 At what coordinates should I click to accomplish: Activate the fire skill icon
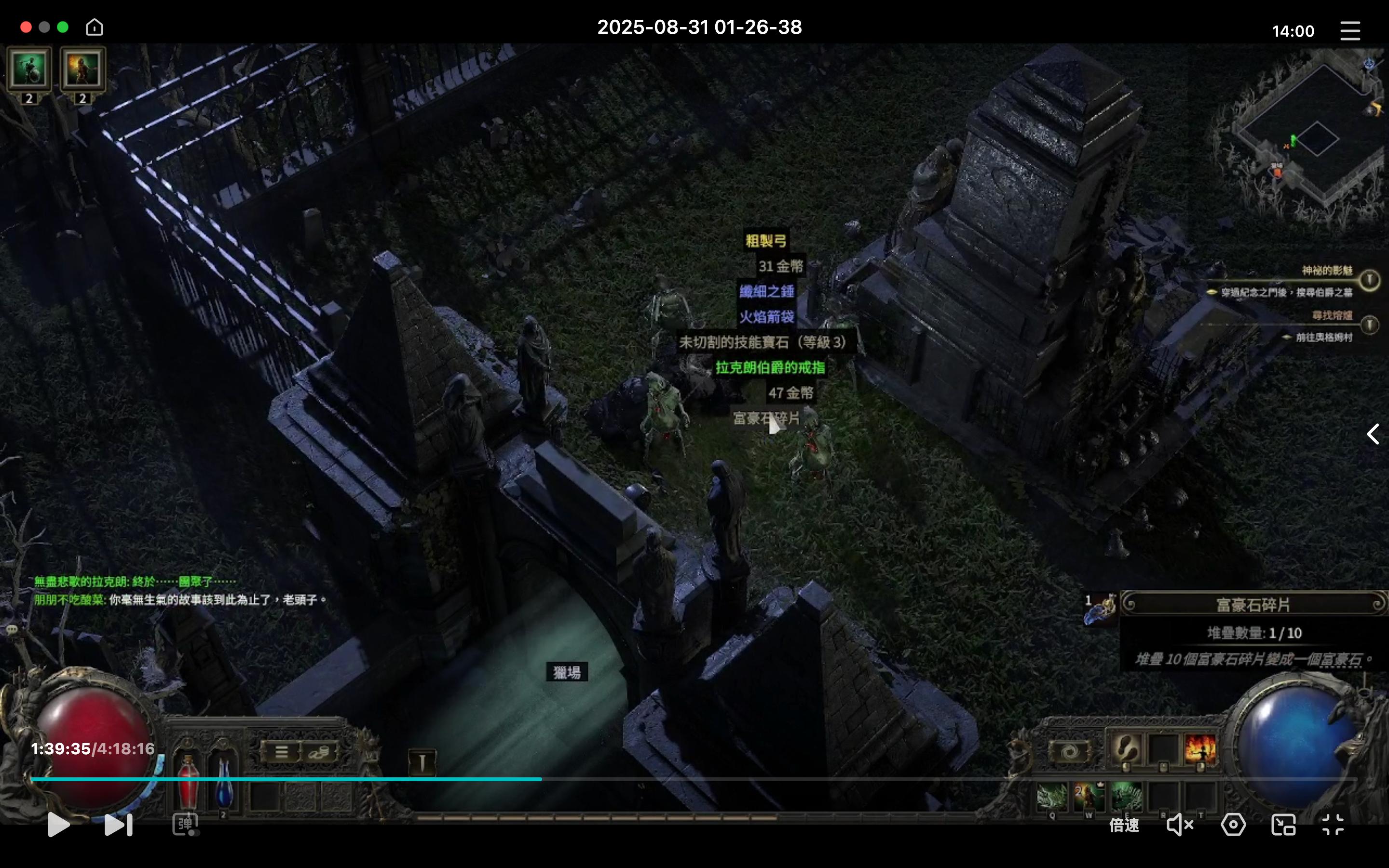pos(1200,749)
